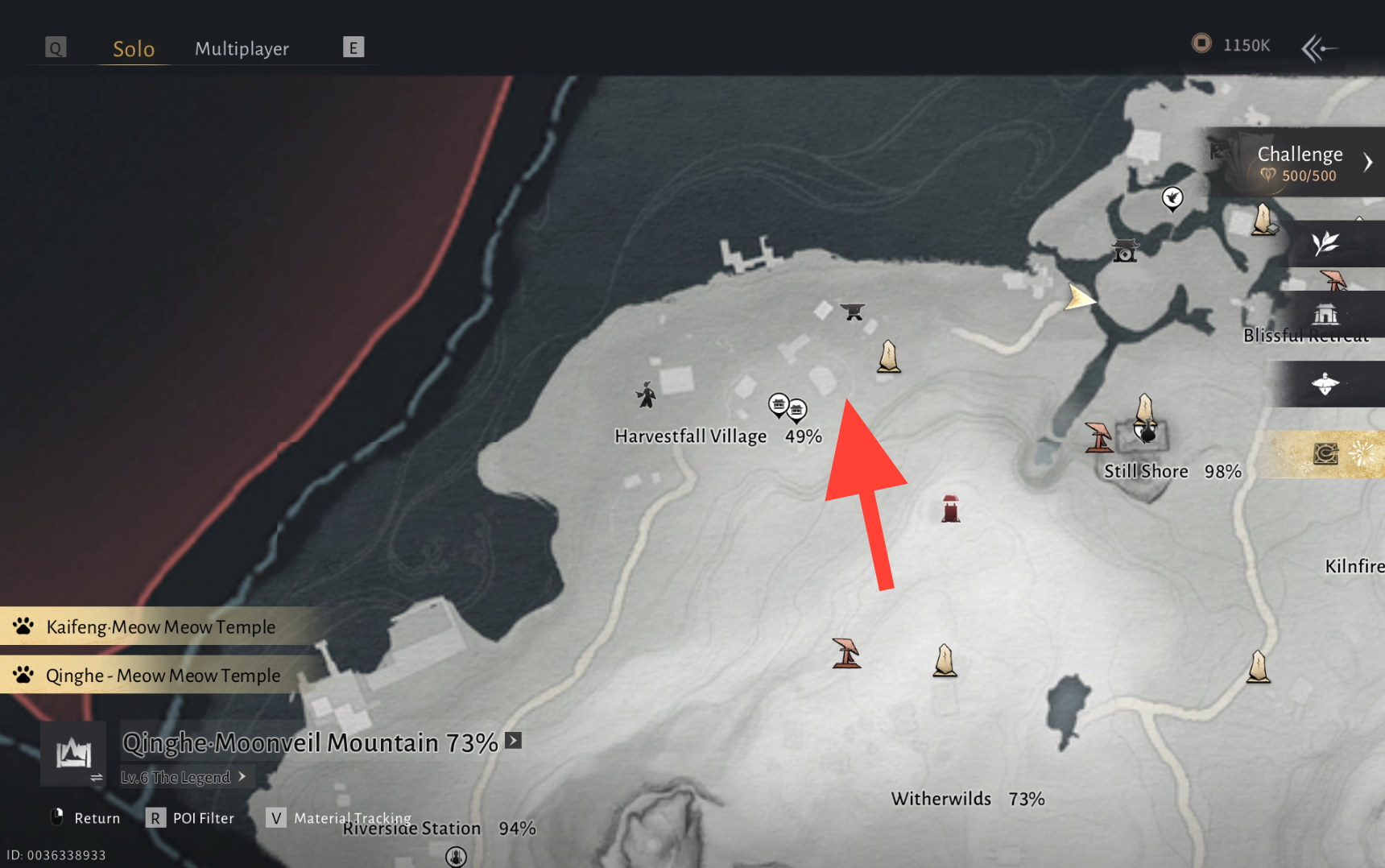Select the Solo tab
This screenshot has width=1385, height=868.
point(134,48)
